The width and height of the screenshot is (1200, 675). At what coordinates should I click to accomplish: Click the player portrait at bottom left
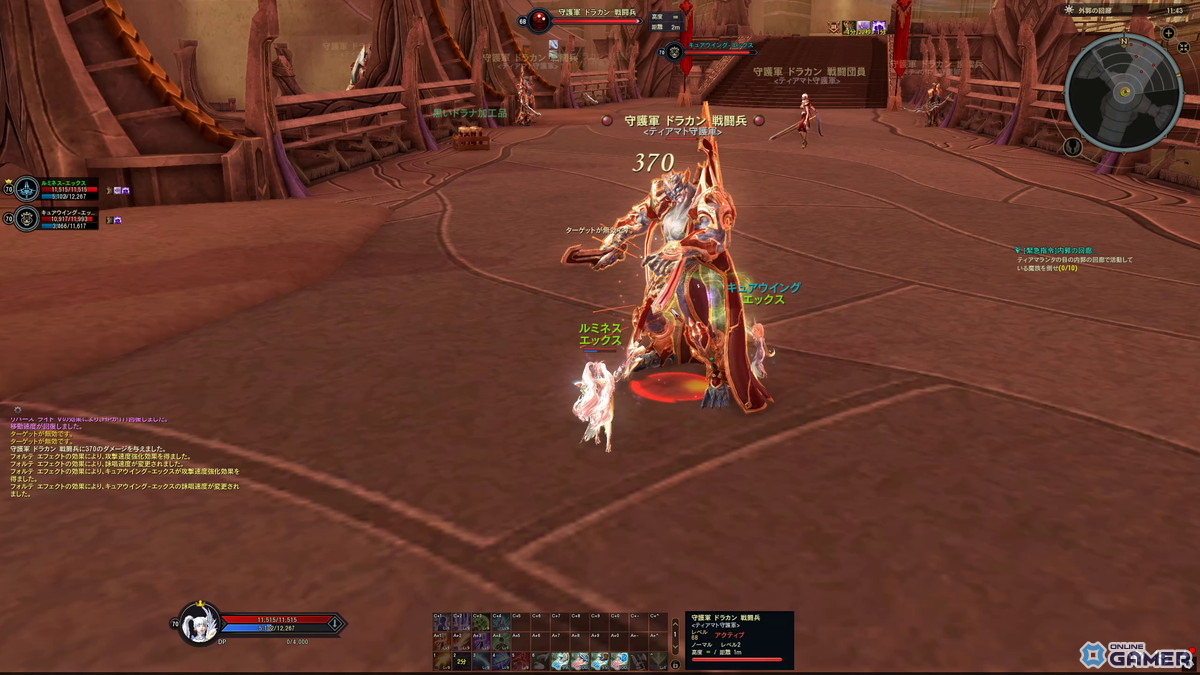(x=198, y=624)
